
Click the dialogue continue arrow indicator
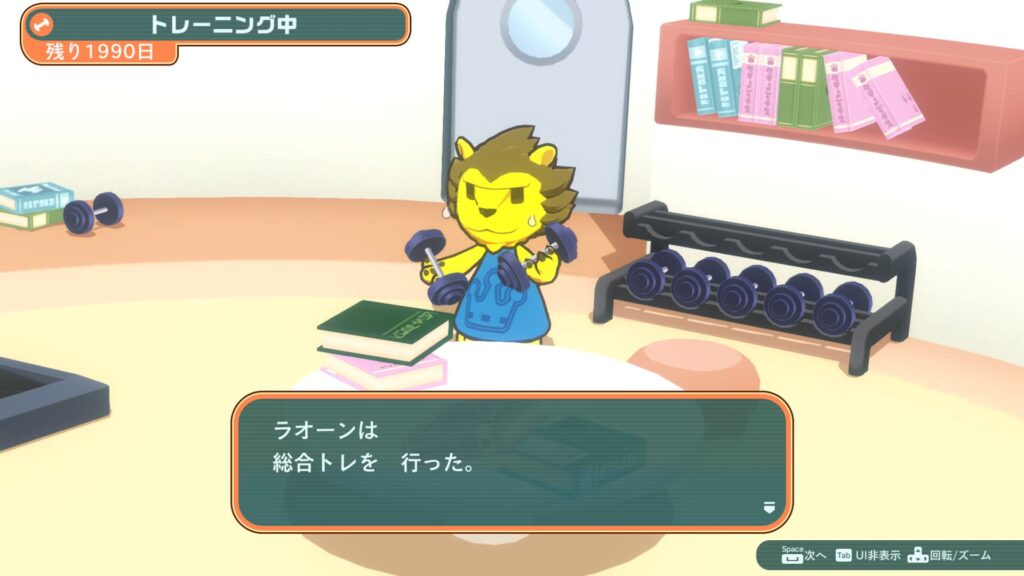pyautogui.click(x=768, y=507)
